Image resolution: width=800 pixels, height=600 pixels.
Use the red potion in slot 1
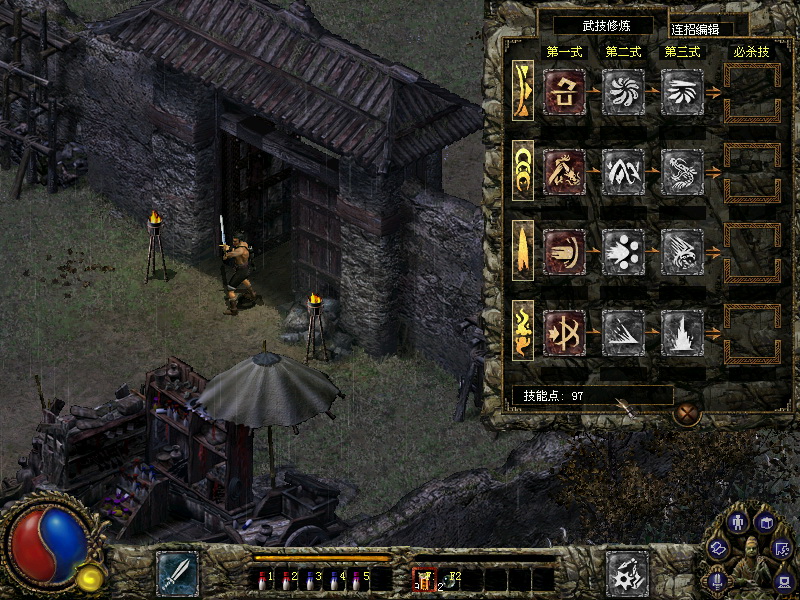pos(263,578)
